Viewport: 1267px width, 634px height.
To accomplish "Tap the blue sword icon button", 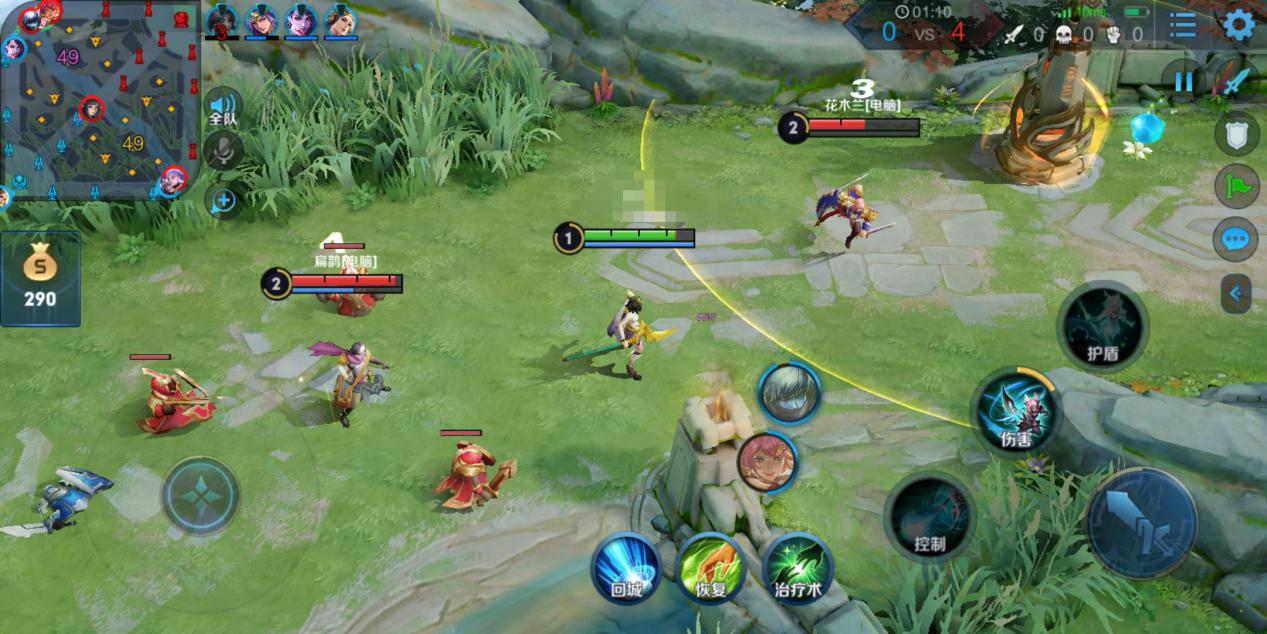I will [1237, 80].
